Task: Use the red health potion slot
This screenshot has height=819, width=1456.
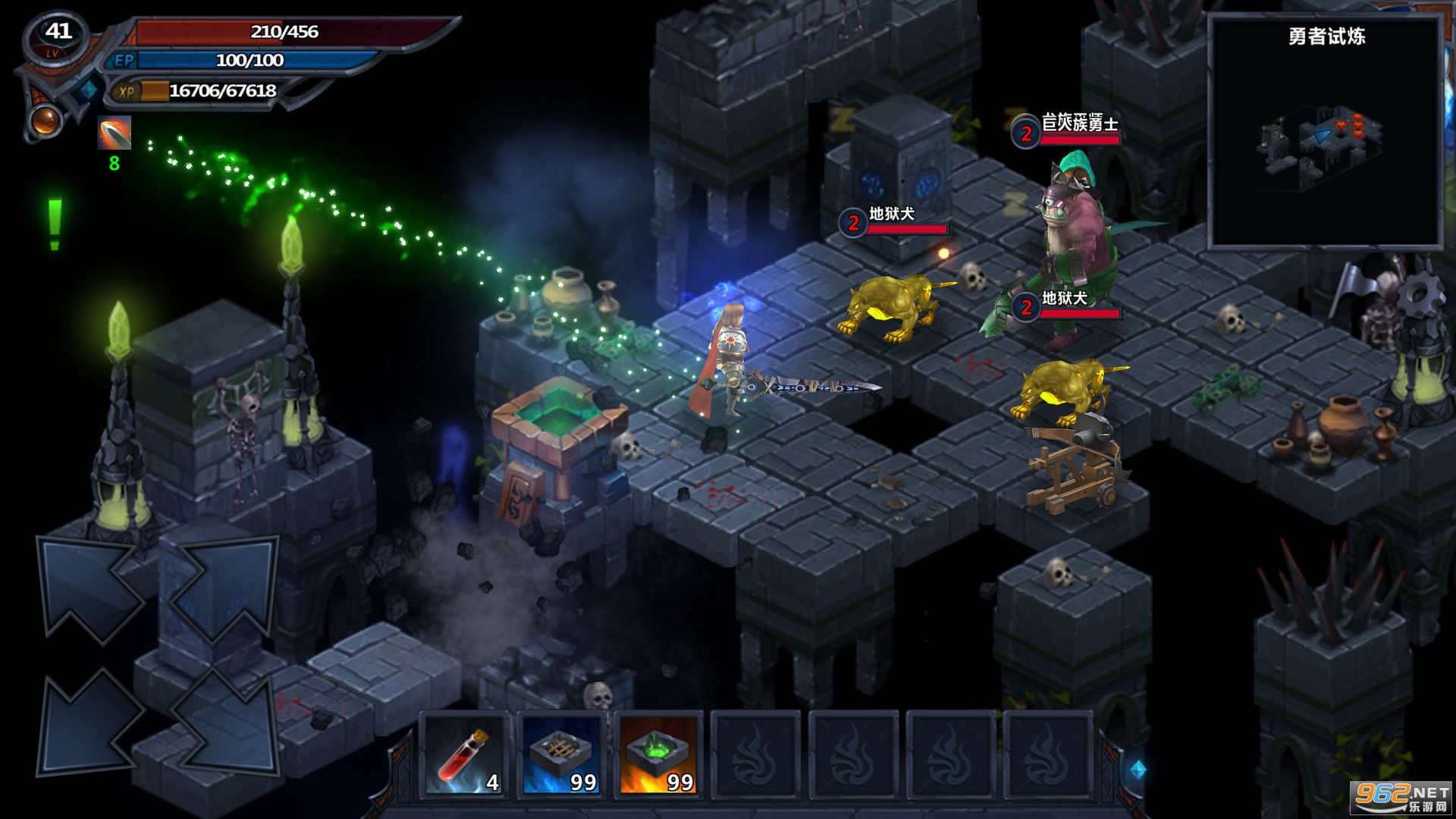Action: pyautogui.click(x=465, y=756)
